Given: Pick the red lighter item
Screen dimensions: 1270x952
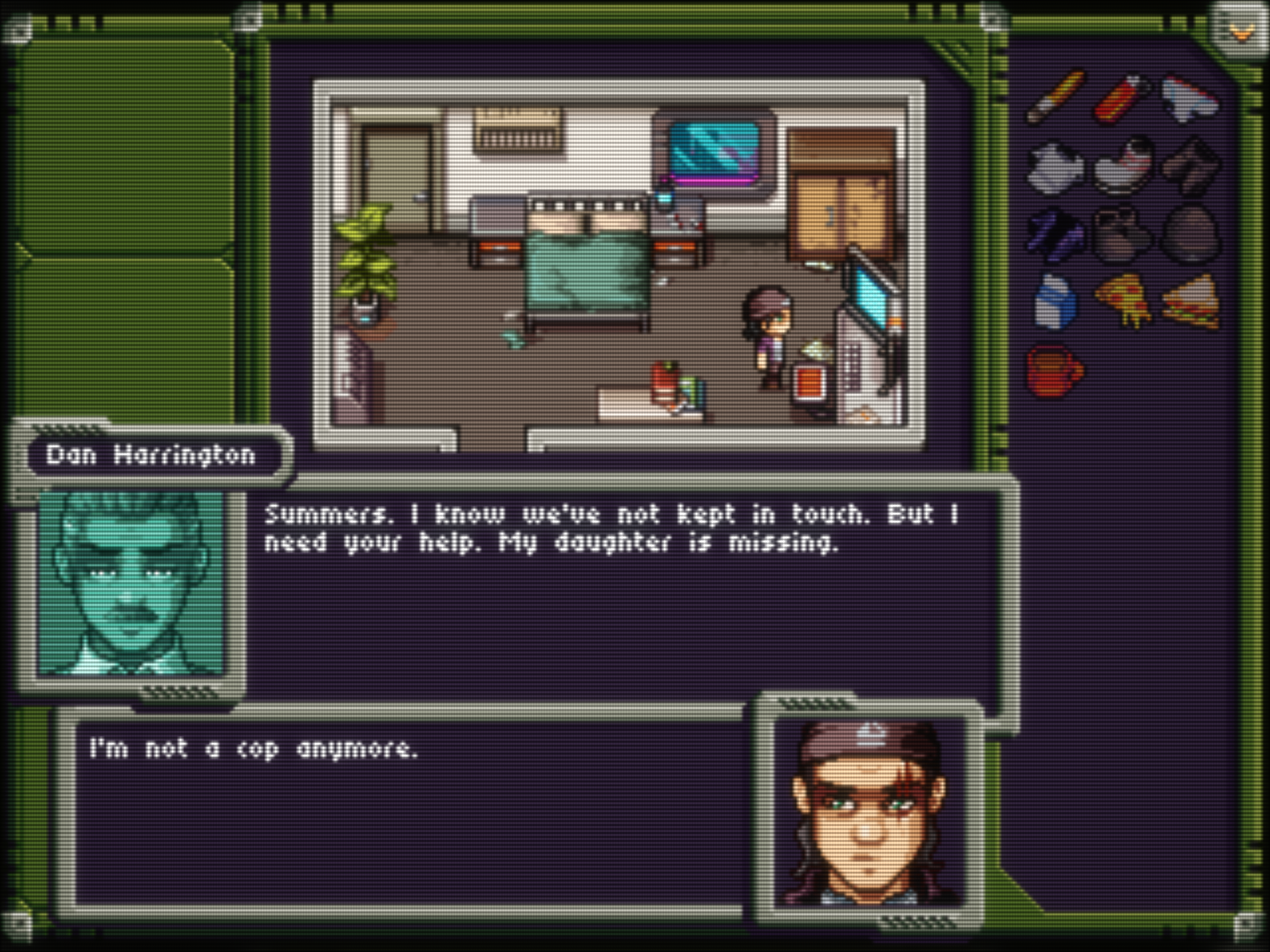Looking at the screenshot, I should pos(1123,96).
